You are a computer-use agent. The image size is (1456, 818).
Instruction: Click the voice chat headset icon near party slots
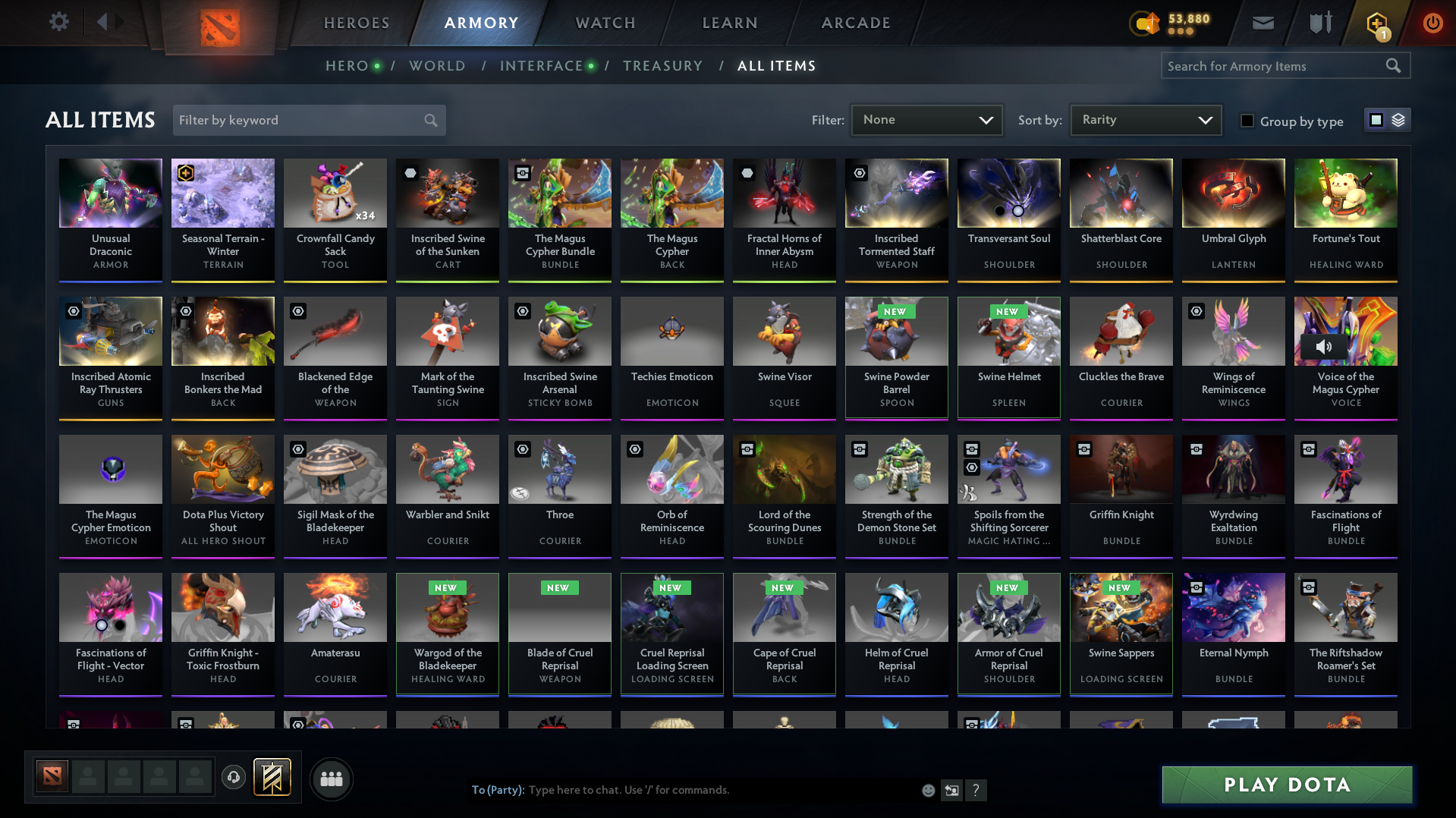[233, 778]
